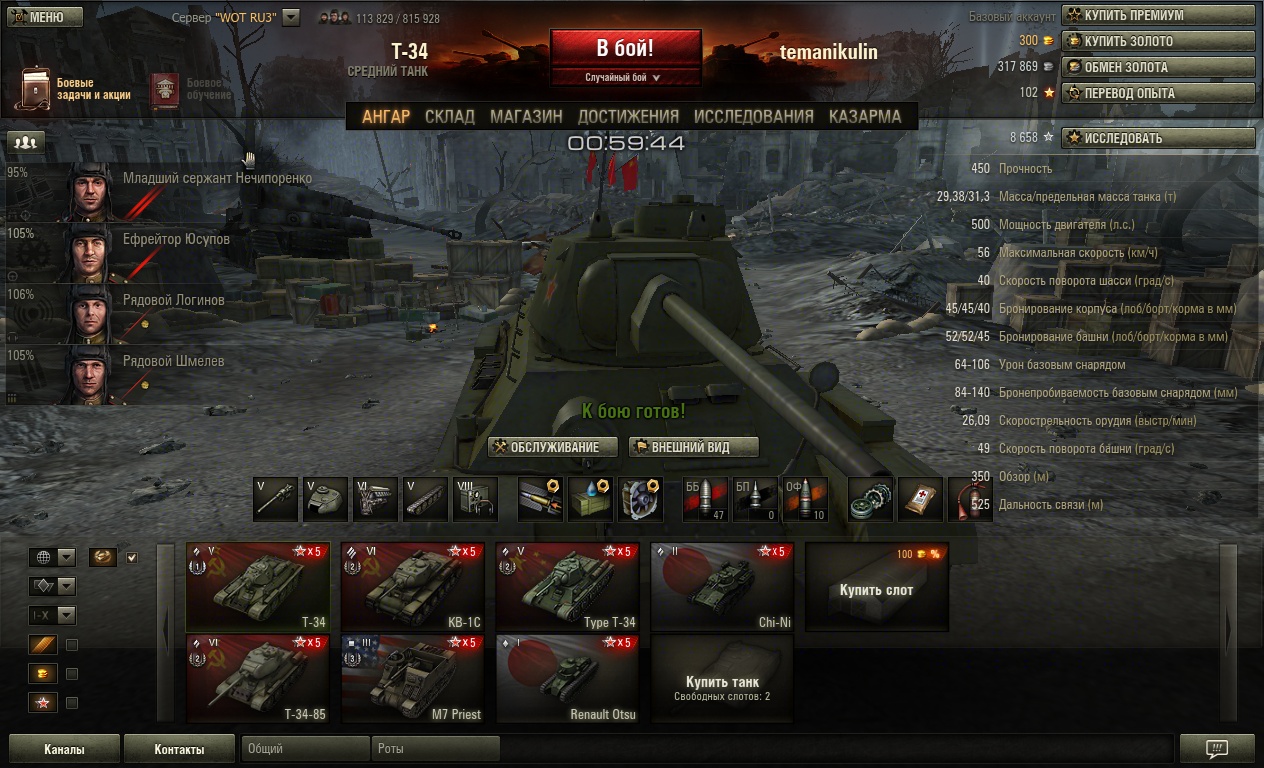Open the Контакты list
This screenshot has height=768, width=1264.
point(179,749)
